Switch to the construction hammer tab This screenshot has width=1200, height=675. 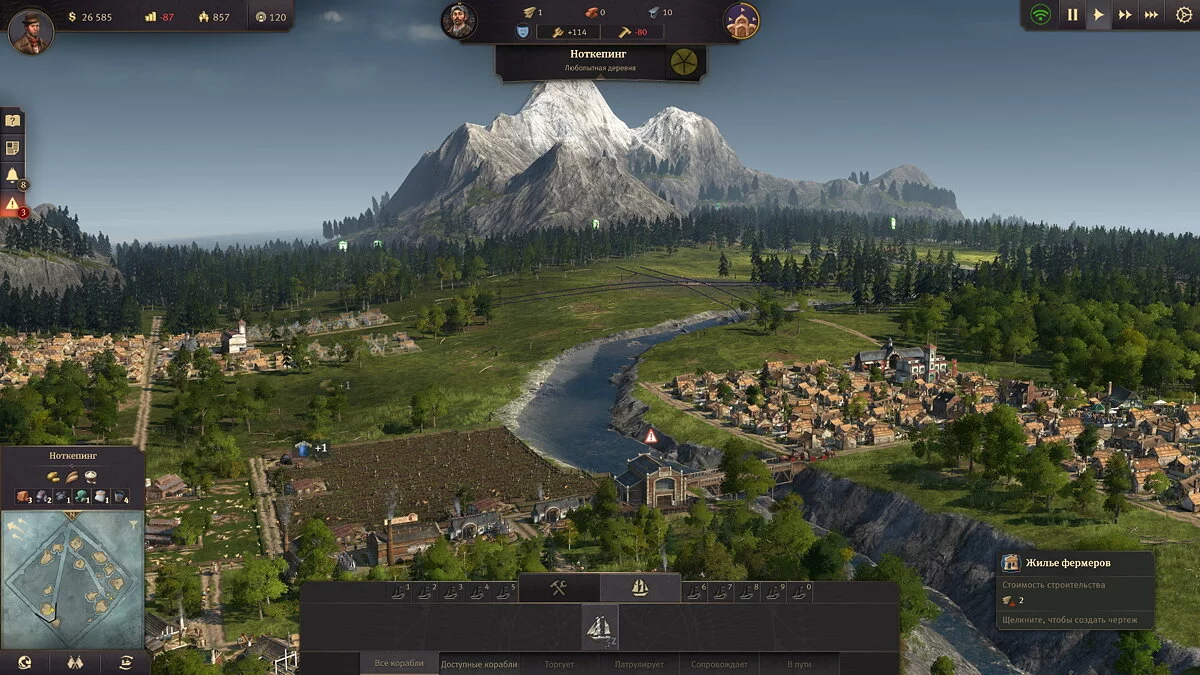click(x=558, y=588)
